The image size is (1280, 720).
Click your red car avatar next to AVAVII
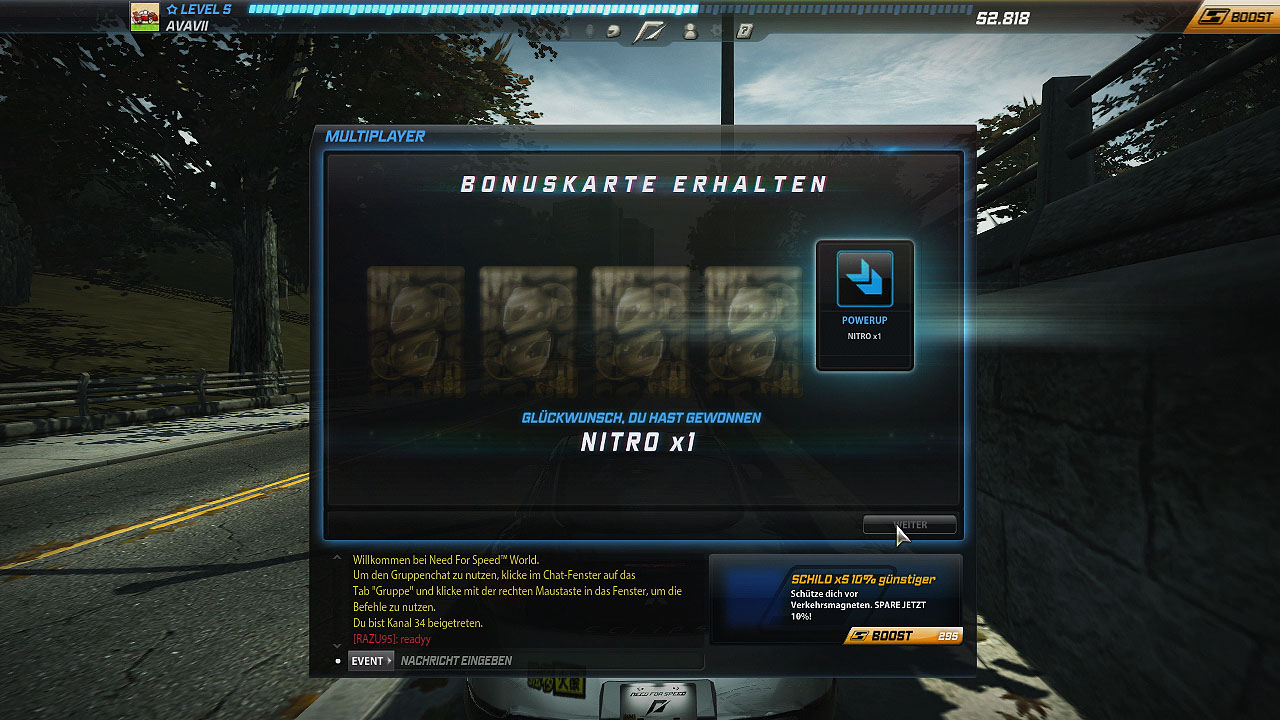[x=145, y=15]
